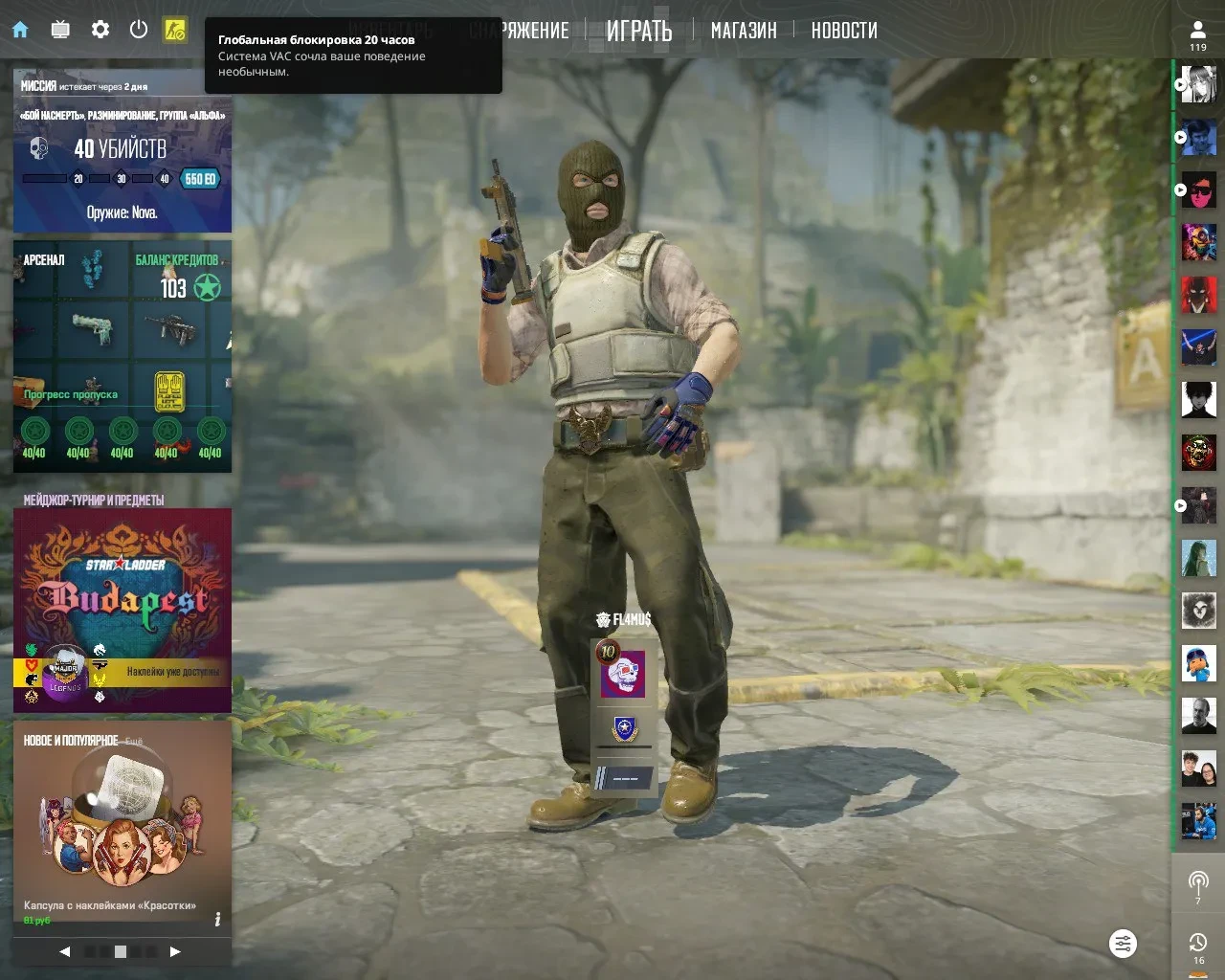Click the capsule info icon
Viewport: 1225px width, 980px height.
217,920
